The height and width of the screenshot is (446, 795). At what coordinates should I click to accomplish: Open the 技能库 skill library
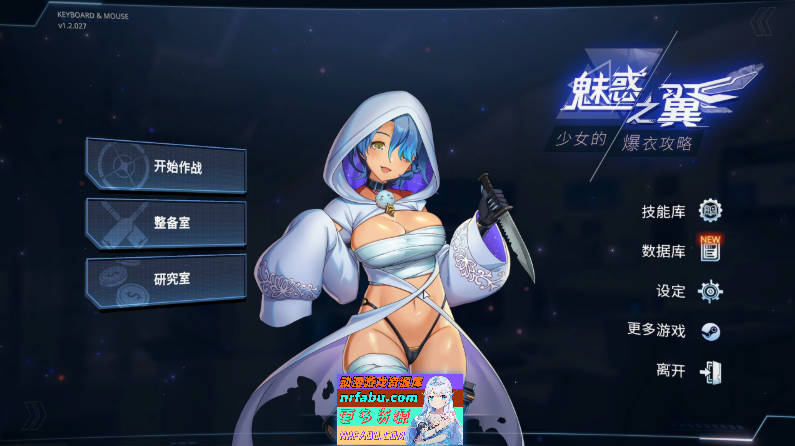[x=680, y=211]
